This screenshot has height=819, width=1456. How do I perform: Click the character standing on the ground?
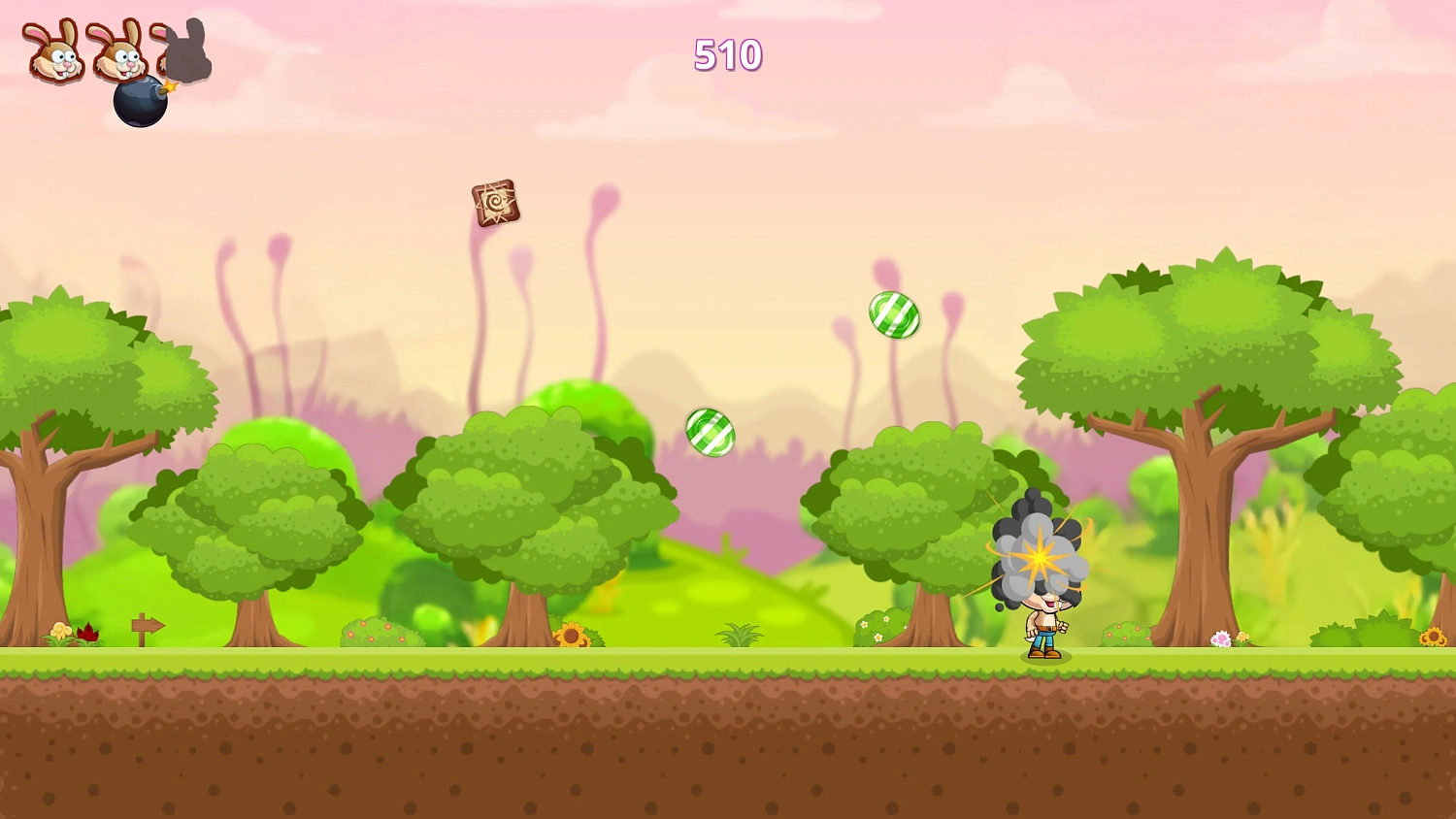[x=1044, y=626]
